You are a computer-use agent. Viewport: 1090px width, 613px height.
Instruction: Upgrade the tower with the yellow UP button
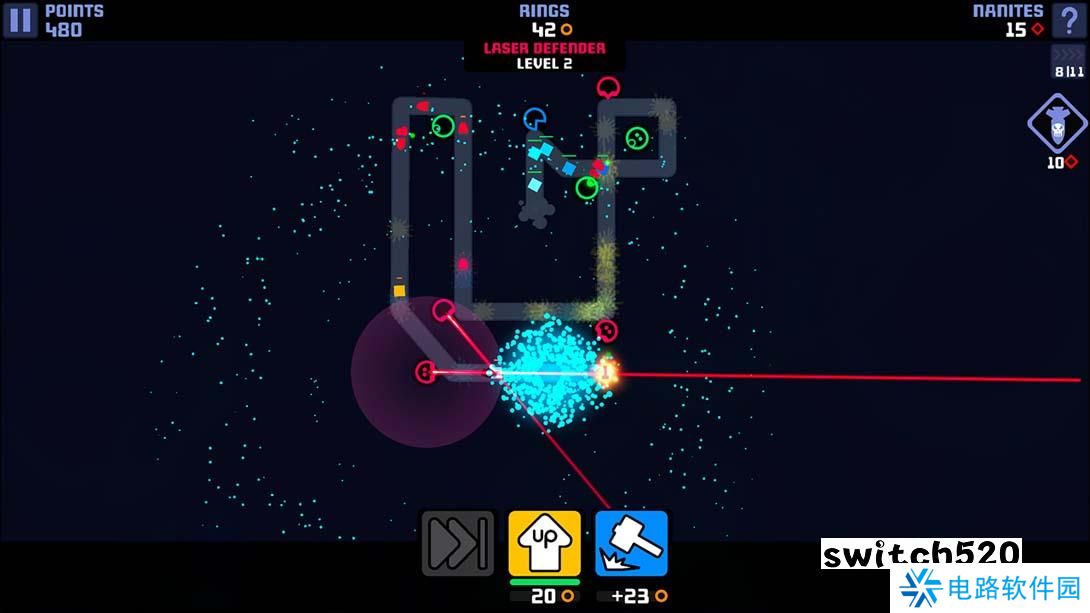tap(544, 543)
